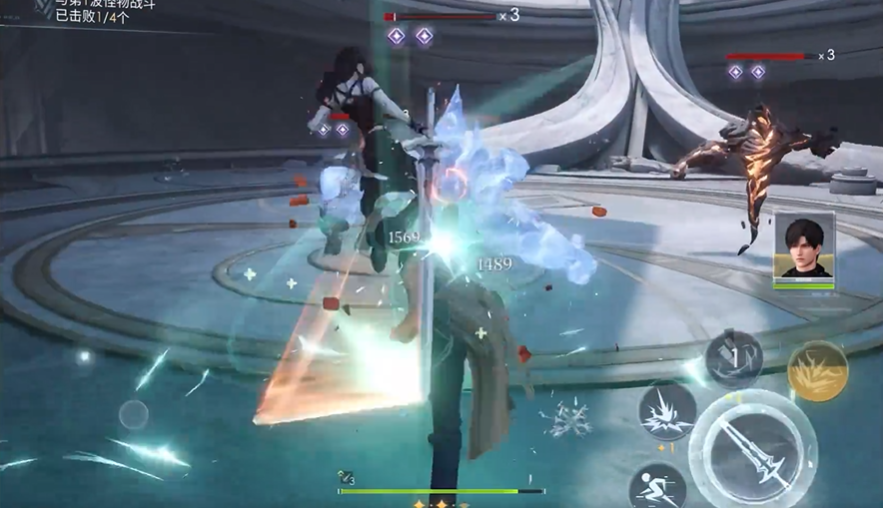
Task: Activate the golden burst ultimate skill
Action: point(817,371)
